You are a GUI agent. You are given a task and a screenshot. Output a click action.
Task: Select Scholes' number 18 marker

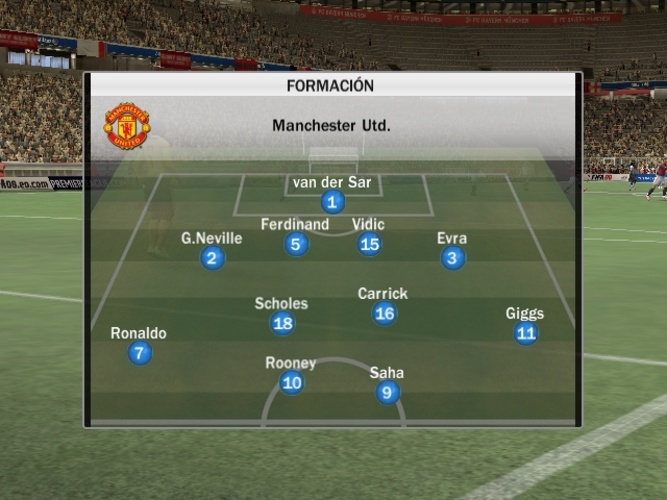click(283, 323)
